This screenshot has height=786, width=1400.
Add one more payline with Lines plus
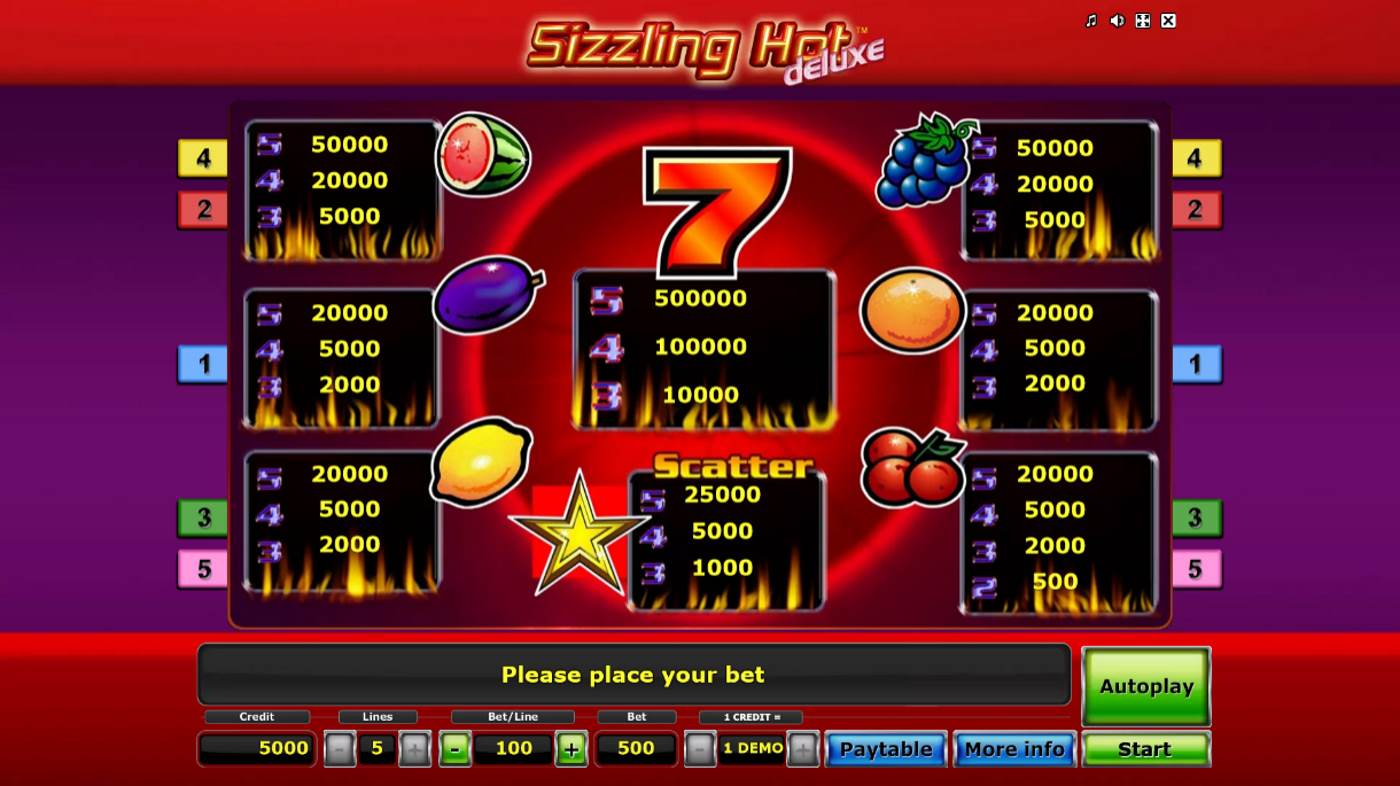pyautogui.click(x=414, y=749)
